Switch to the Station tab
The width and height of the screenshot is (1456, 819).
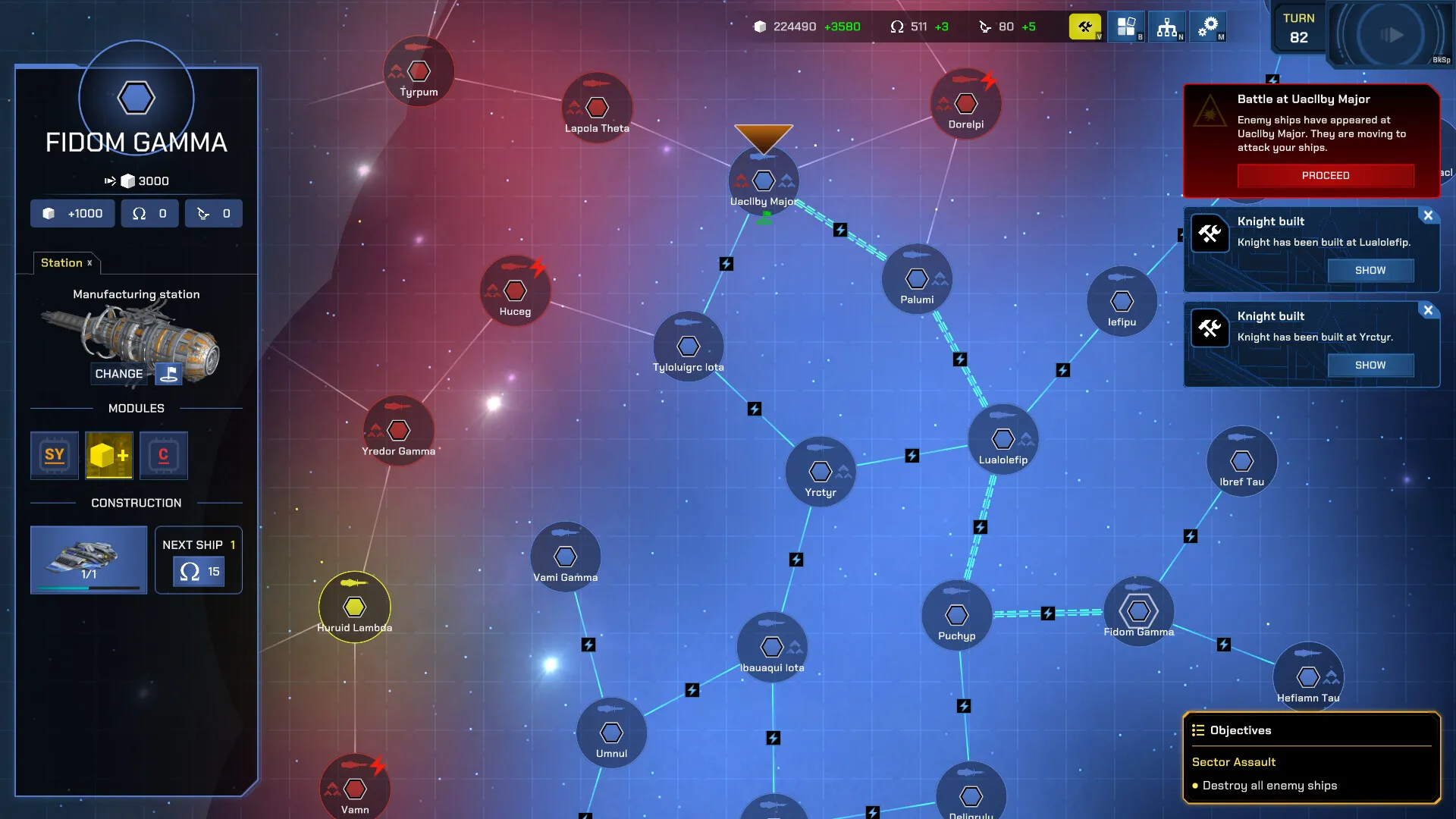[x=60, y=263]
